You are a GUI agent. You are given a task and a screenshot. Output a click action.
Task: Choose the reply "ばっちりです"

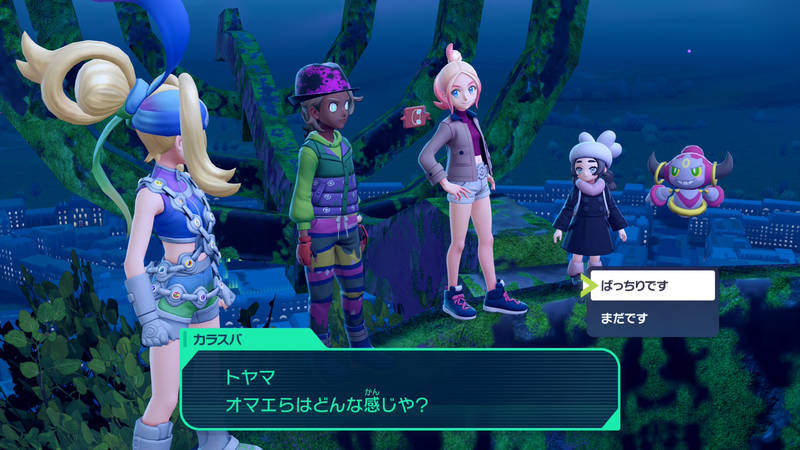pos(651,286)
